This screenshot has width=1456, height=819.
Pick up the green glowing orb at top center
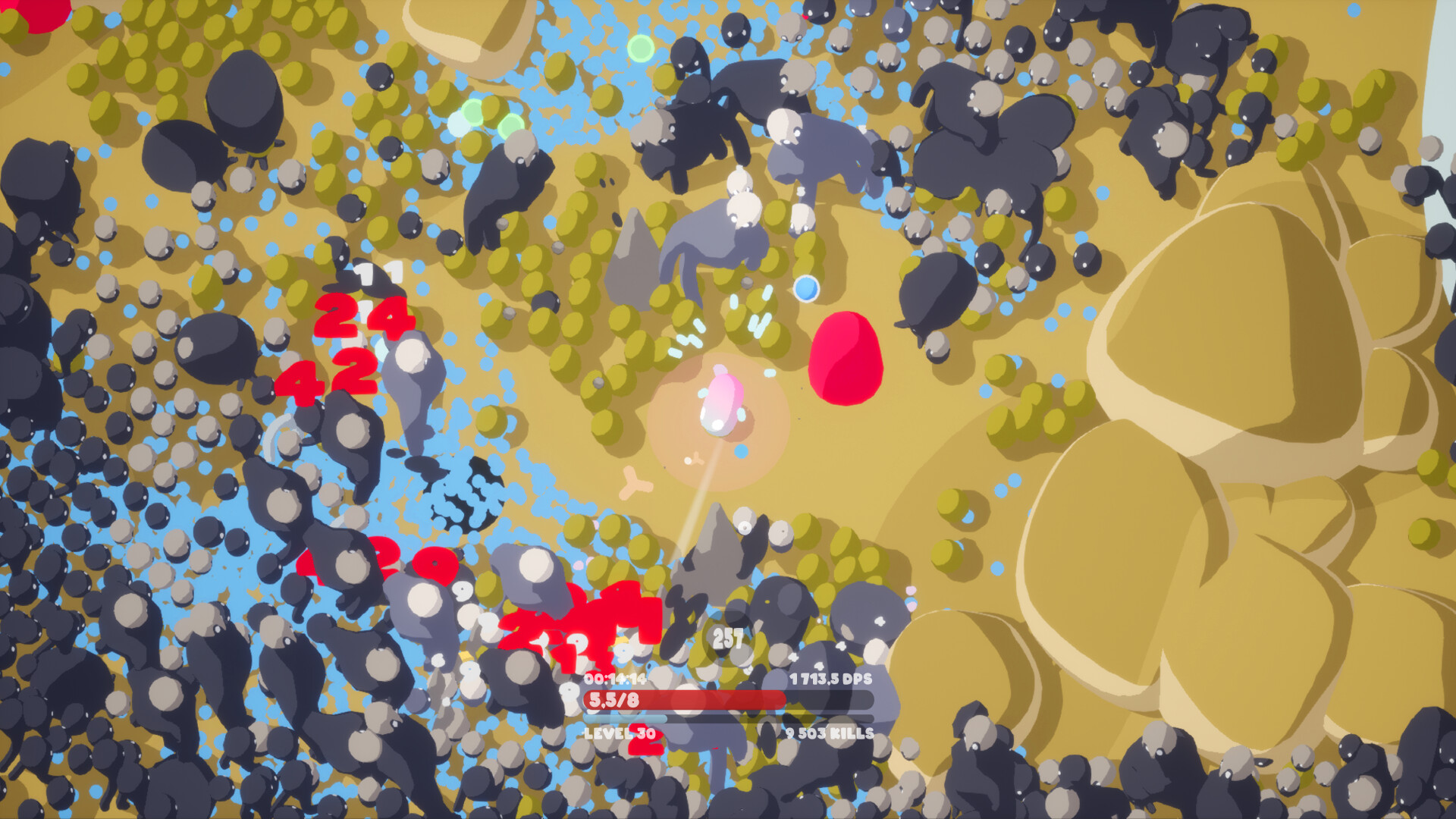coord(639,49)
